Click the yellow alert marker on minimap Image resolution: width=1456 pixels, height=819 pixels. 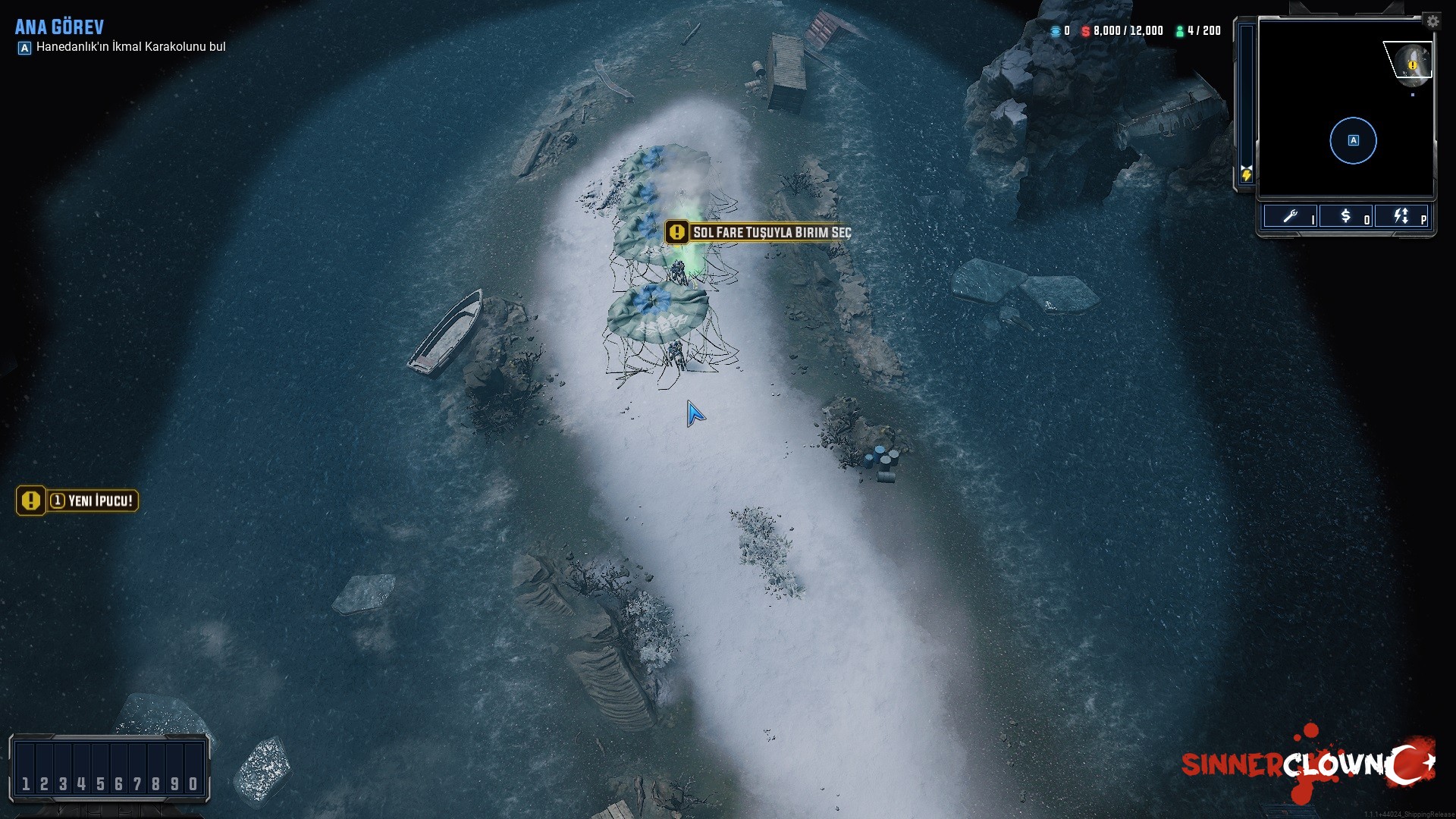pos(1412,66)
